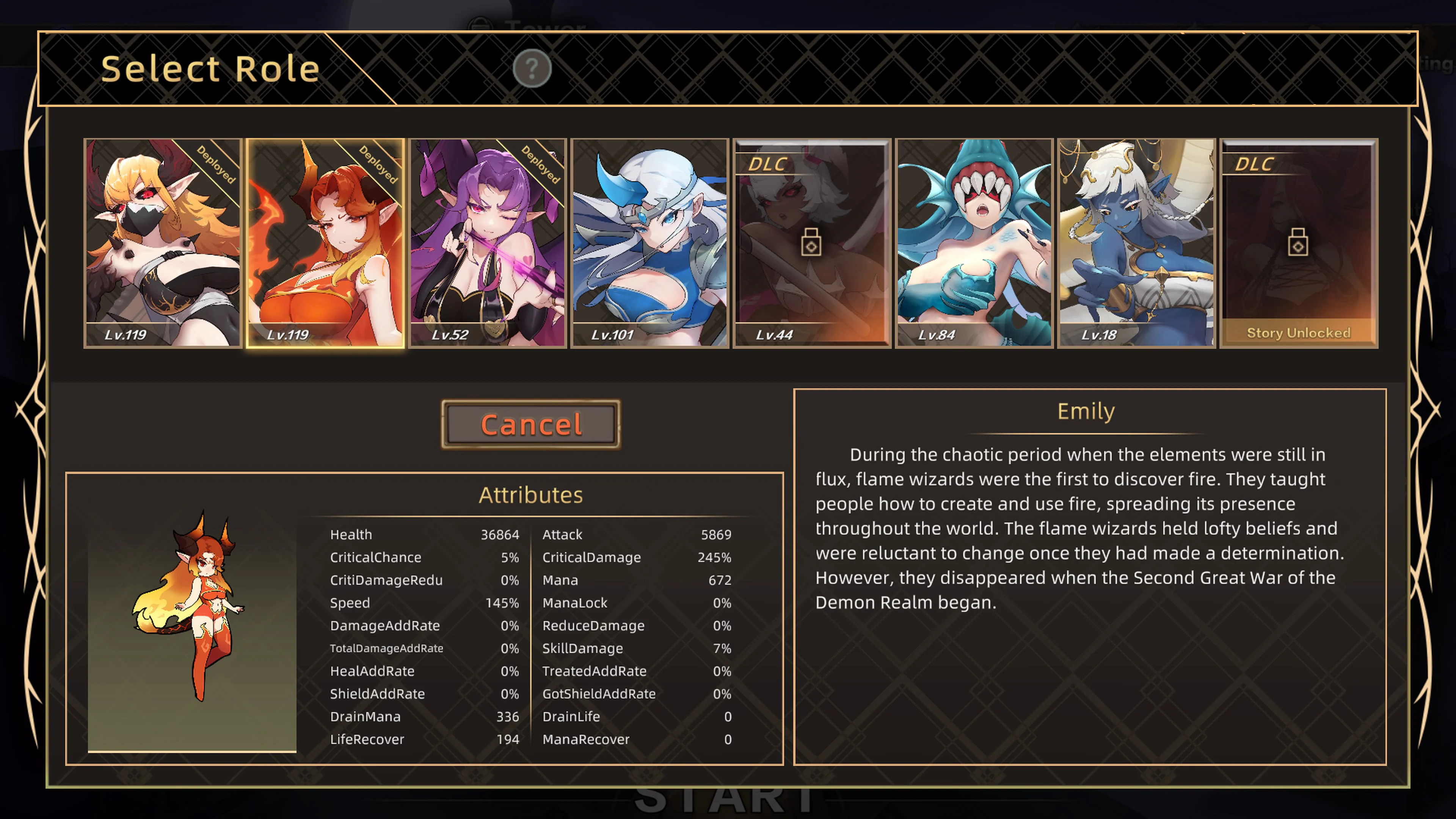Expand the Attributes panel
Image resolution: width=1456 pixels, height=819 pixels.
pos(531,494)
